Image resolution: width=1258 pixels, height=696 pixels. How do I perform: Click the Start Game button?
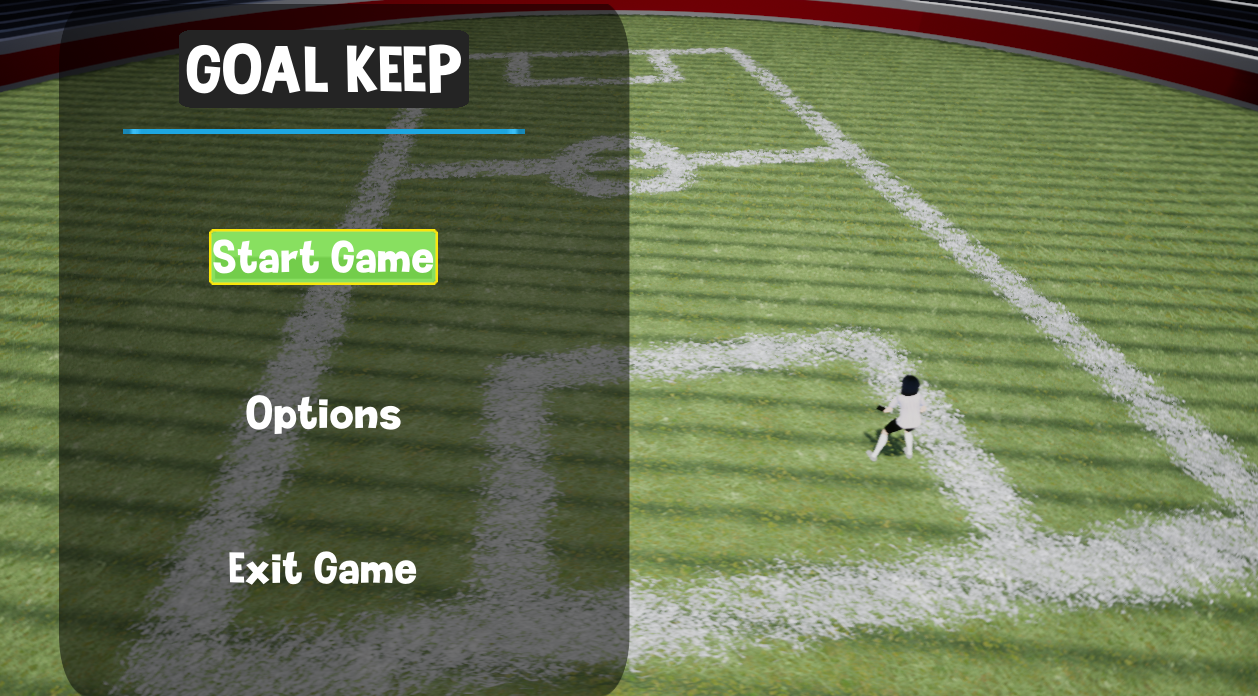[x=323, y=258]
